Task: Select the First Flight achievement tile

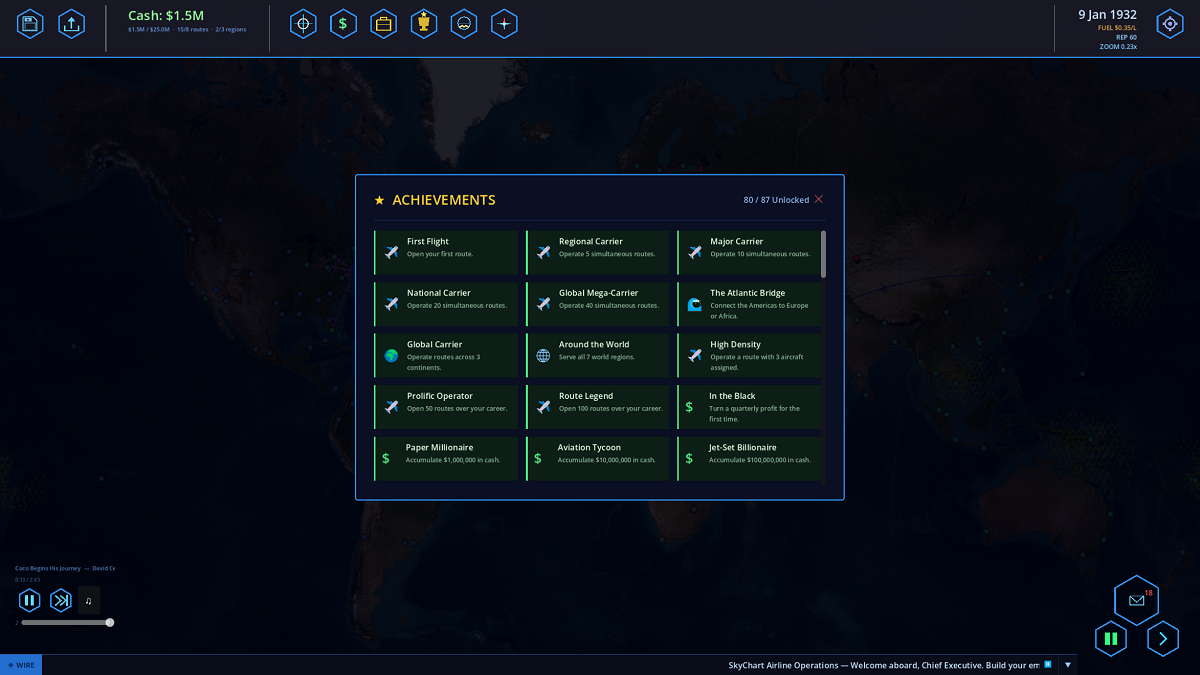Action: coord(447,252)
